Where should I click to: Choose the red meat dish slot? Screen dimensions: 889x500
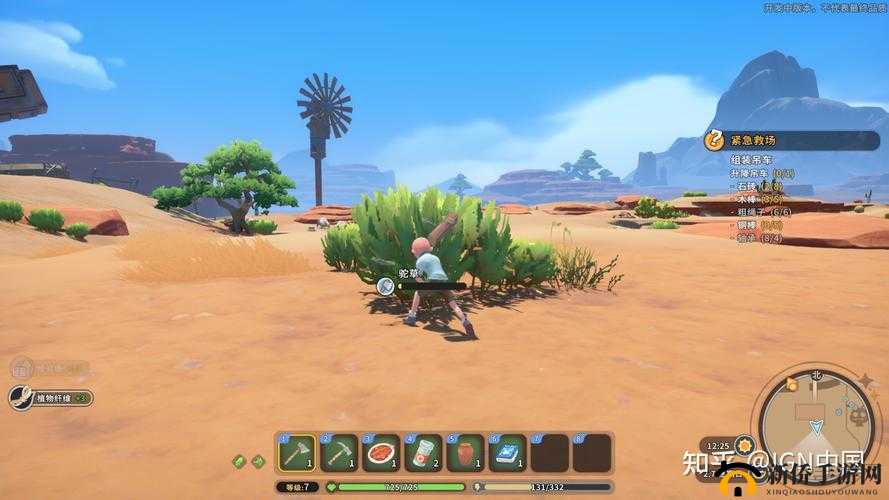point(381,453)
